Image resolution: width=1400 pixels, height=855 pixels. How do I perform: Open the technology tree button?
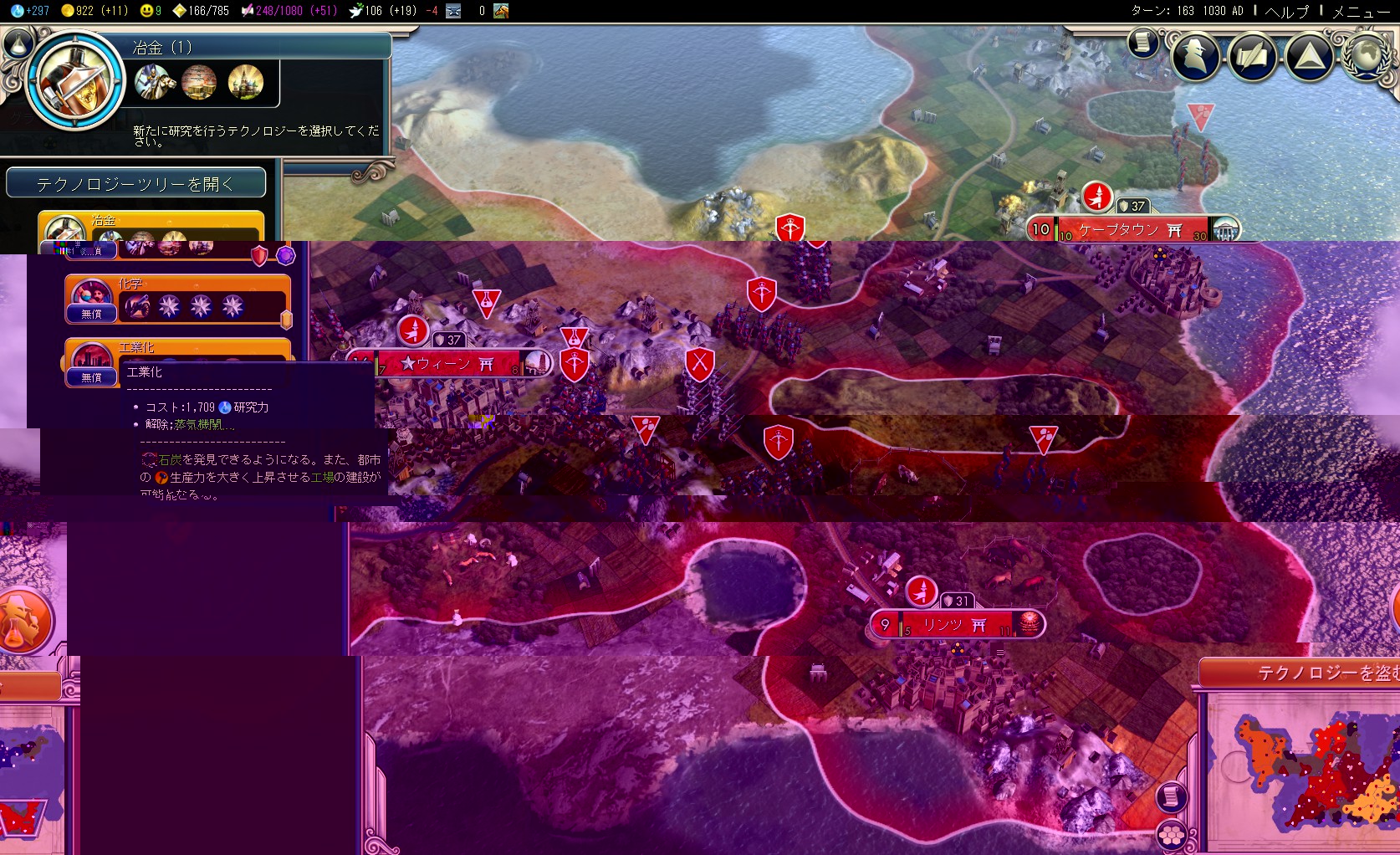[135, 183]
